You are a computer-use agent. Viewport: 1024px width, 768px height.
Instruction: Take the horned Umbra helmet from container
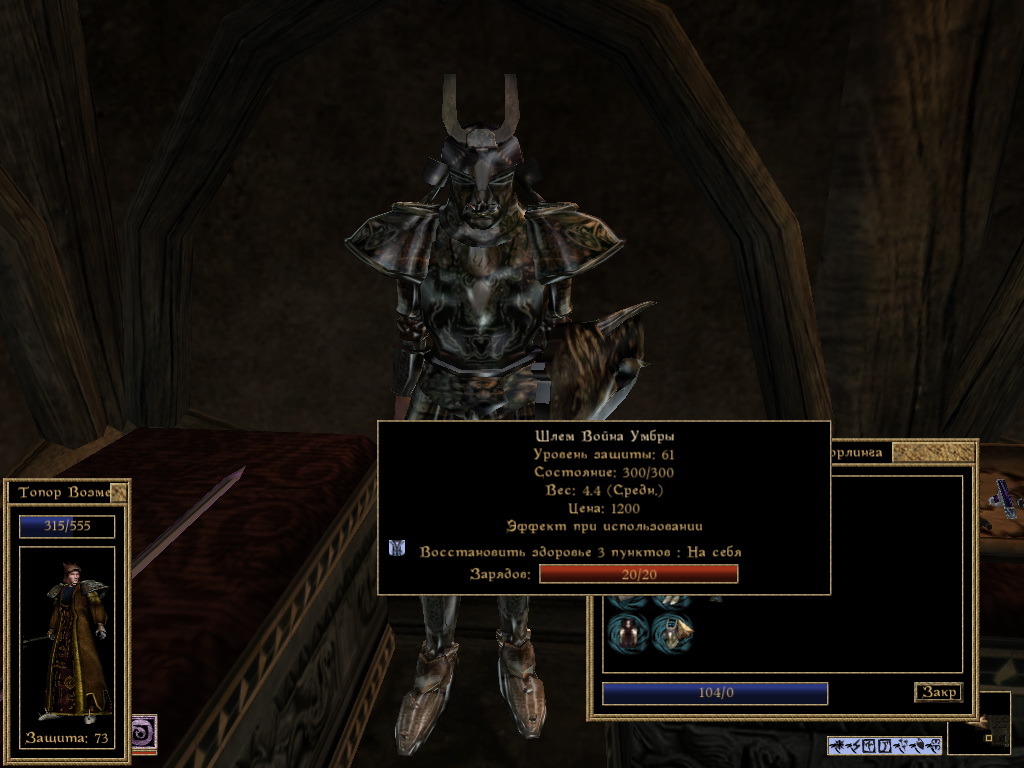672,633
